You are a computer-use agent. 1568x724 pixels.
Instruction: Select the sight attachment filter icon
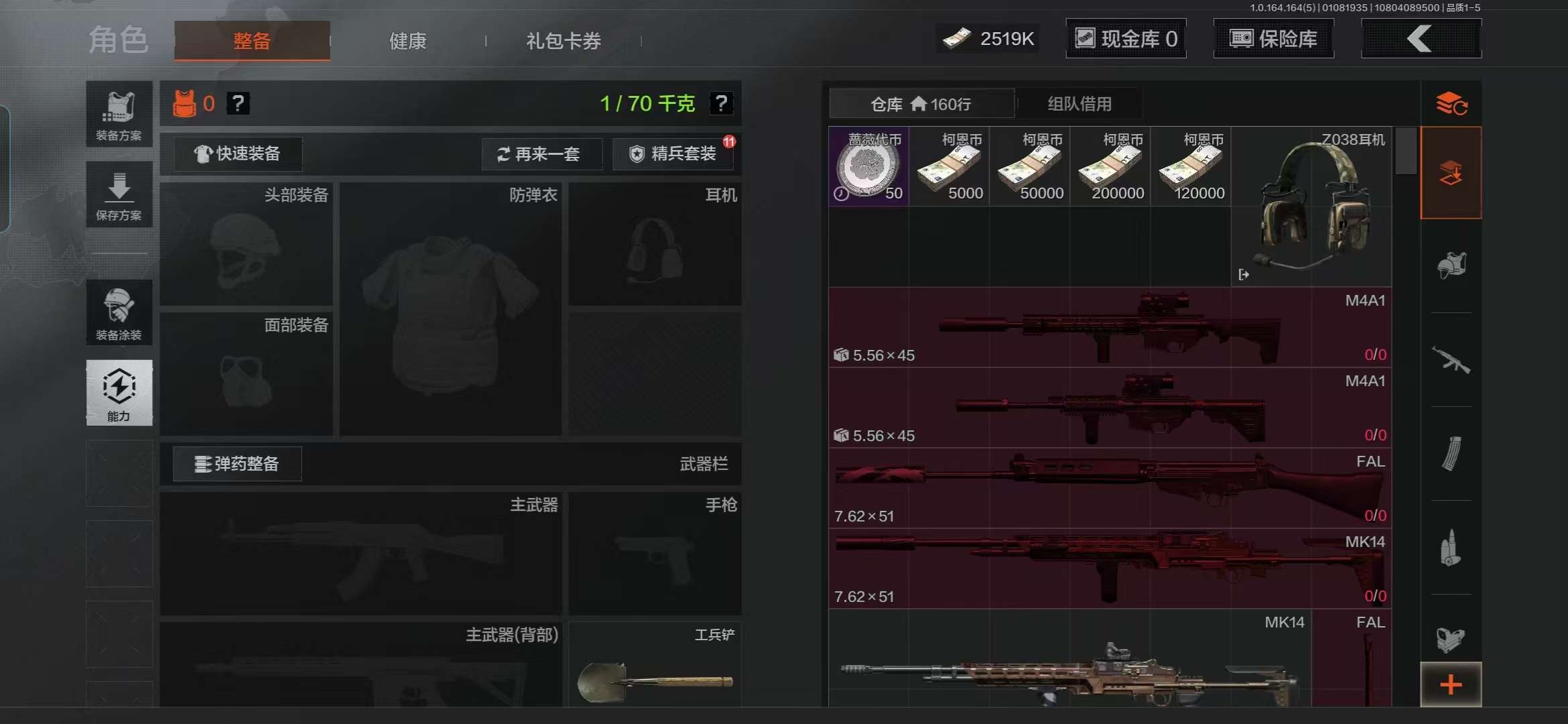click(1451, 640)
